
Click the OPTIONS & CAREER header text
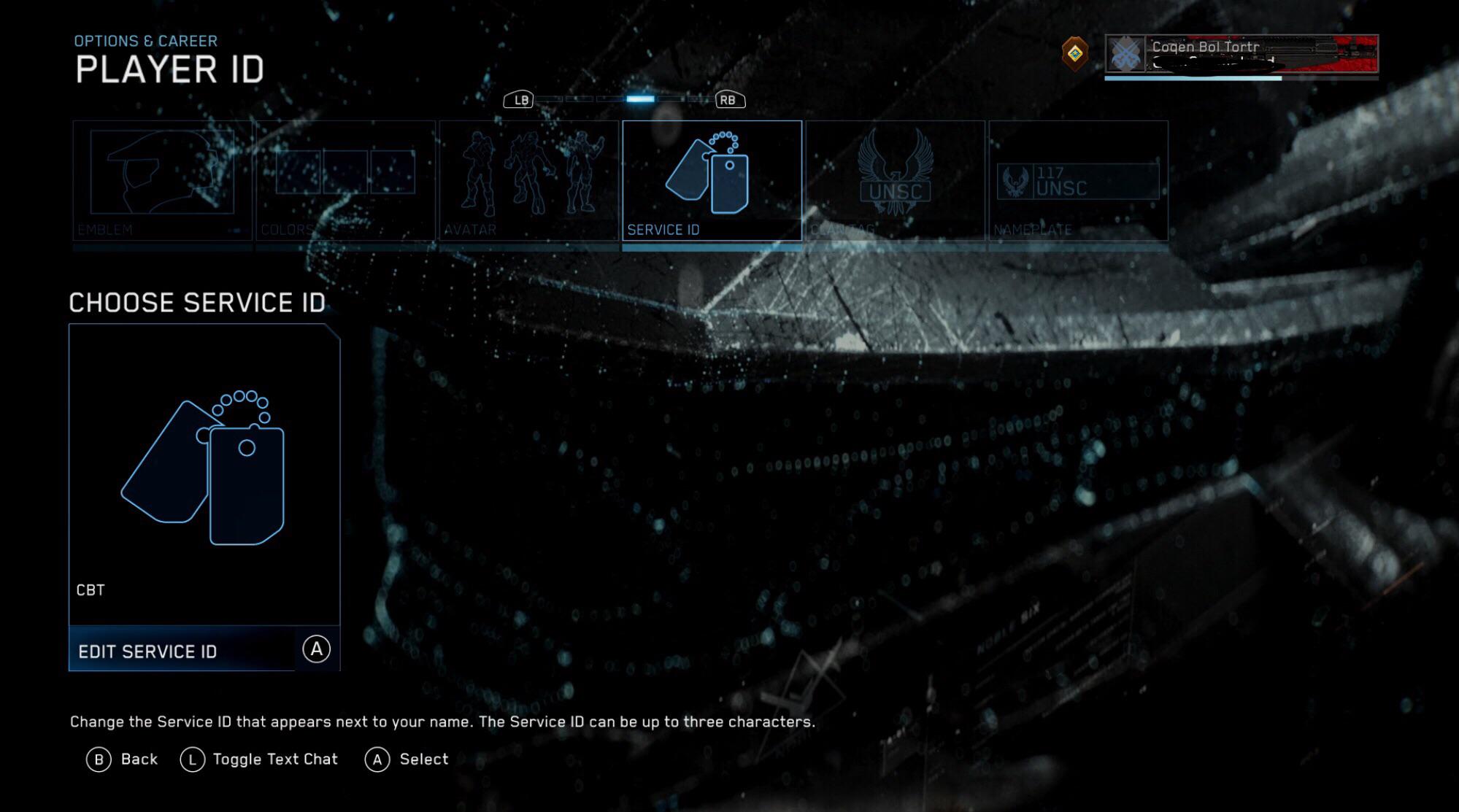pos(145,40)
